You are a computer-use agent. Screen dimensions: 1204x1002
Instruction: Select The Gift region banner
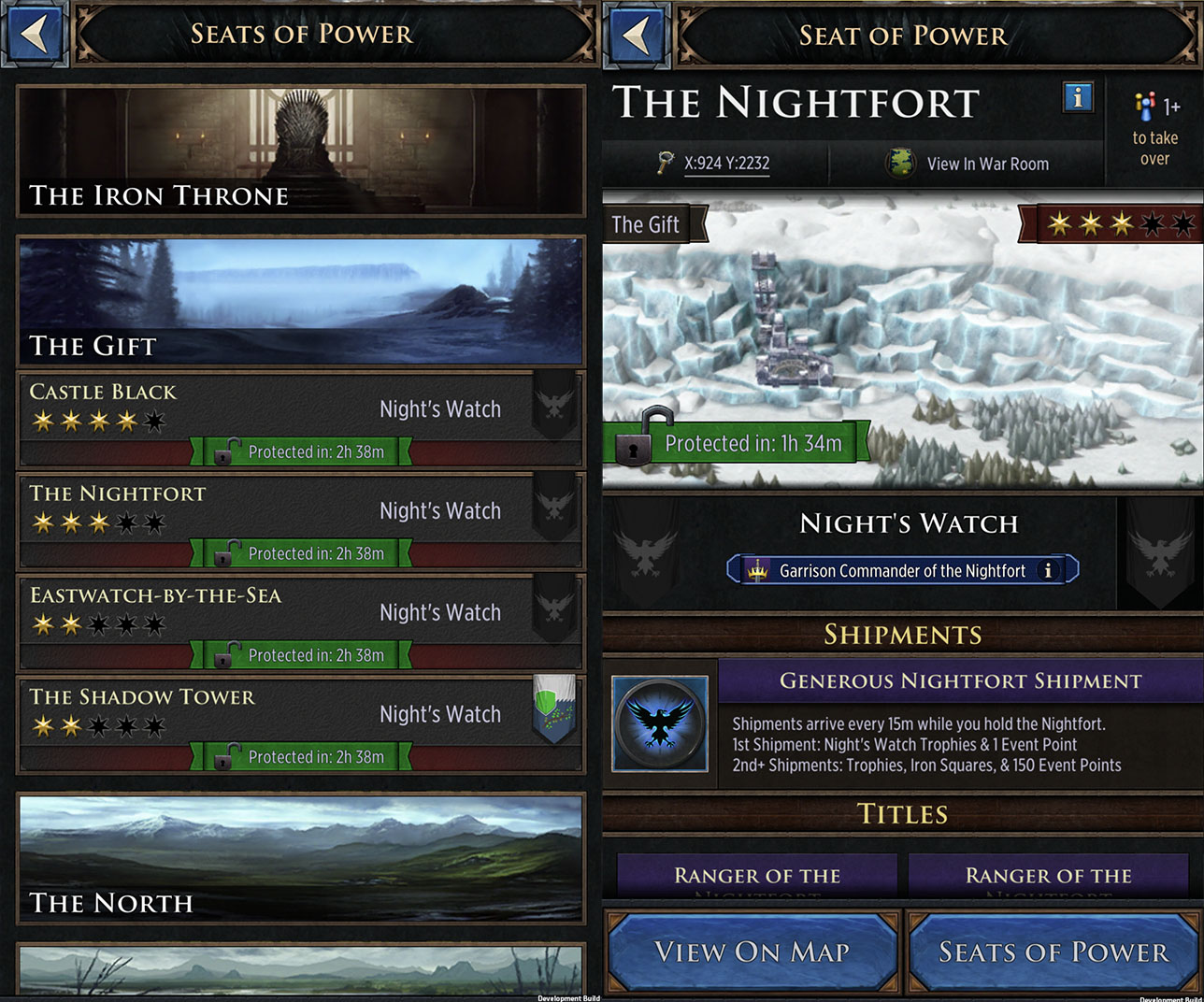click(301, 300)
